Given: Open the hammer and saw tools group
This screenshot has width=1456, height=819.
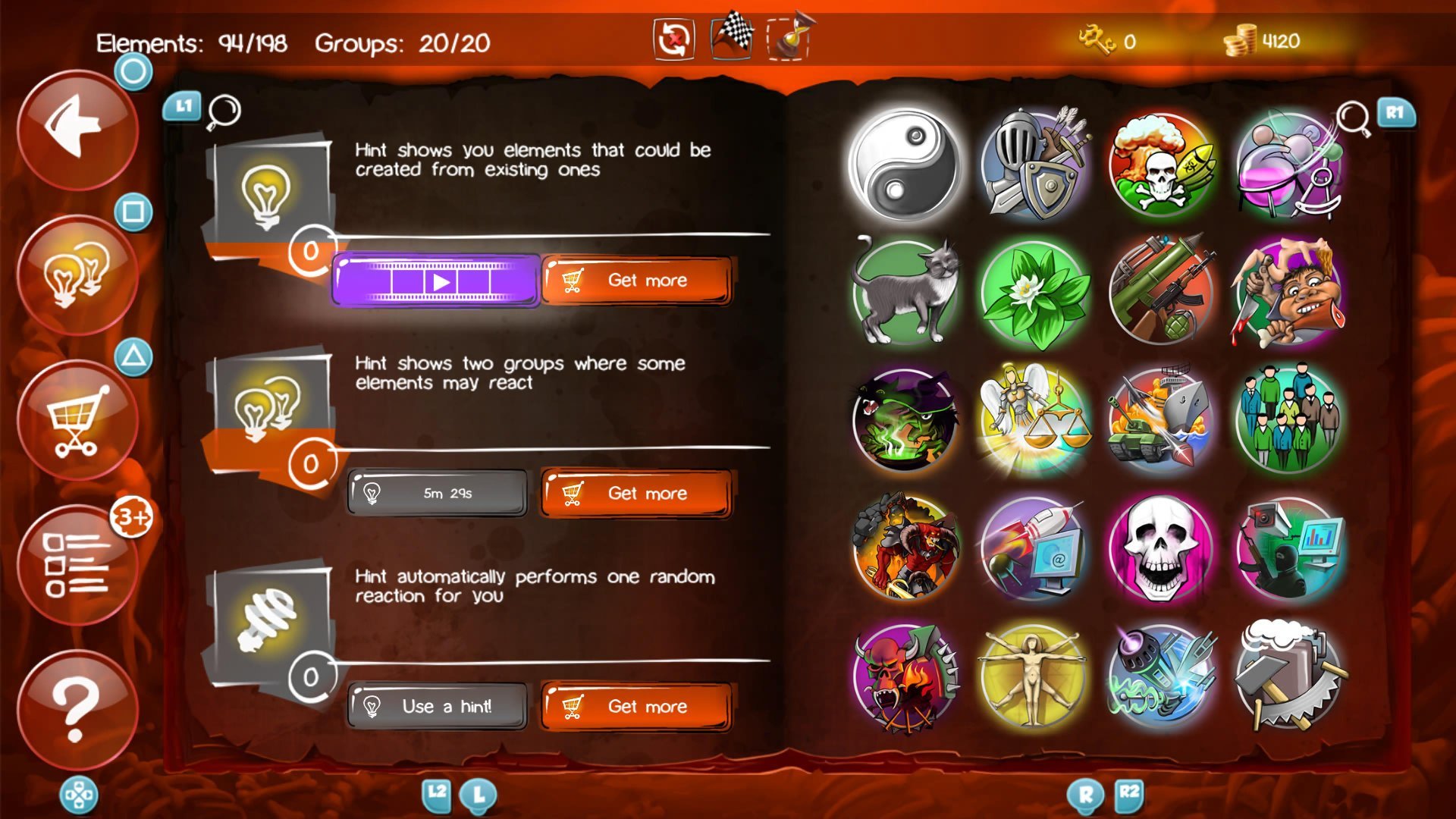Looking at the screenshot, I should click(x=1288, y=676).
